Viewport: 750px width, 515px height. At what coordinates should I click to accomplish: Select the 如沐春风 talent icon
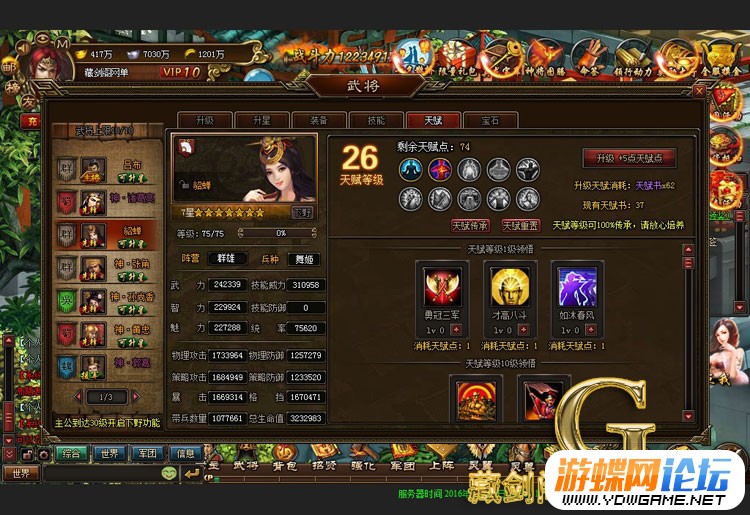coord(577,287)
